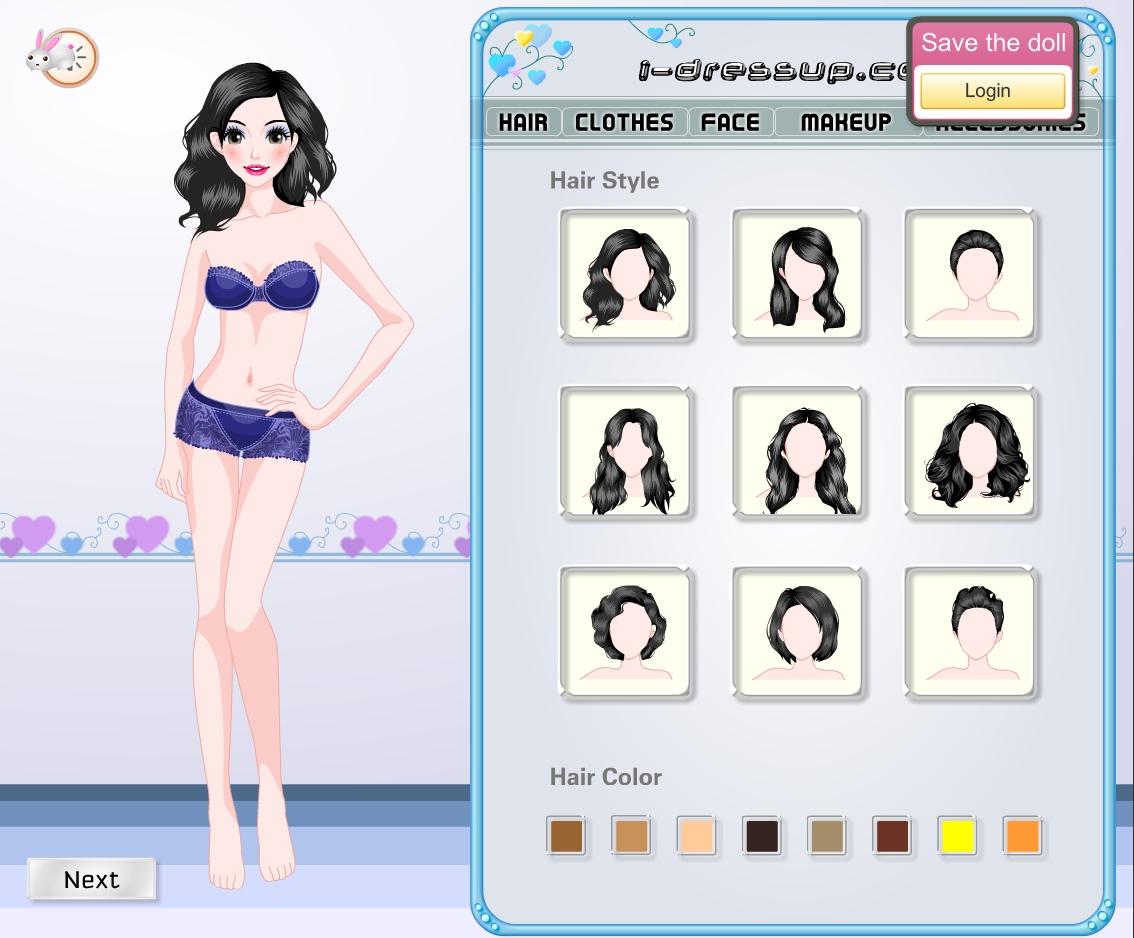Choose the khaki ash hair color swatch

[826, 835]
